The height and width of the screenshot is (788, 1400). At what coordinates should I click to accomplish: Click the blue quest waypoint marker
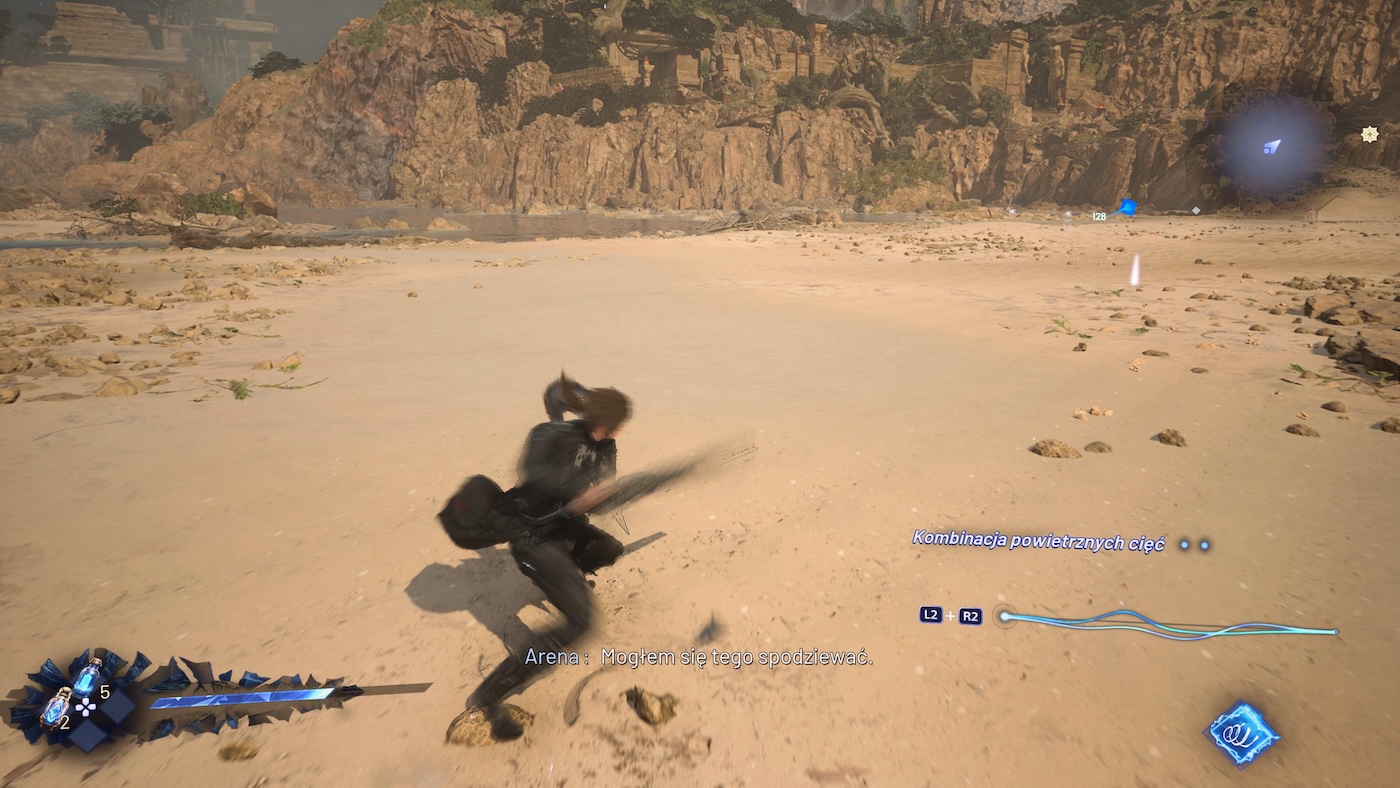pyautogui.click(x=1128, y=207)
